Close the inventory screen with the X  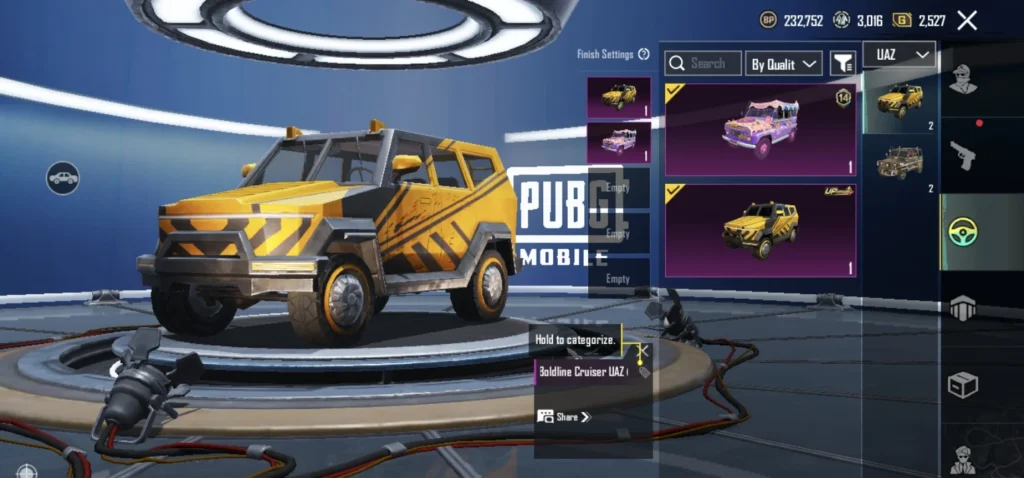tap(967, 20)
